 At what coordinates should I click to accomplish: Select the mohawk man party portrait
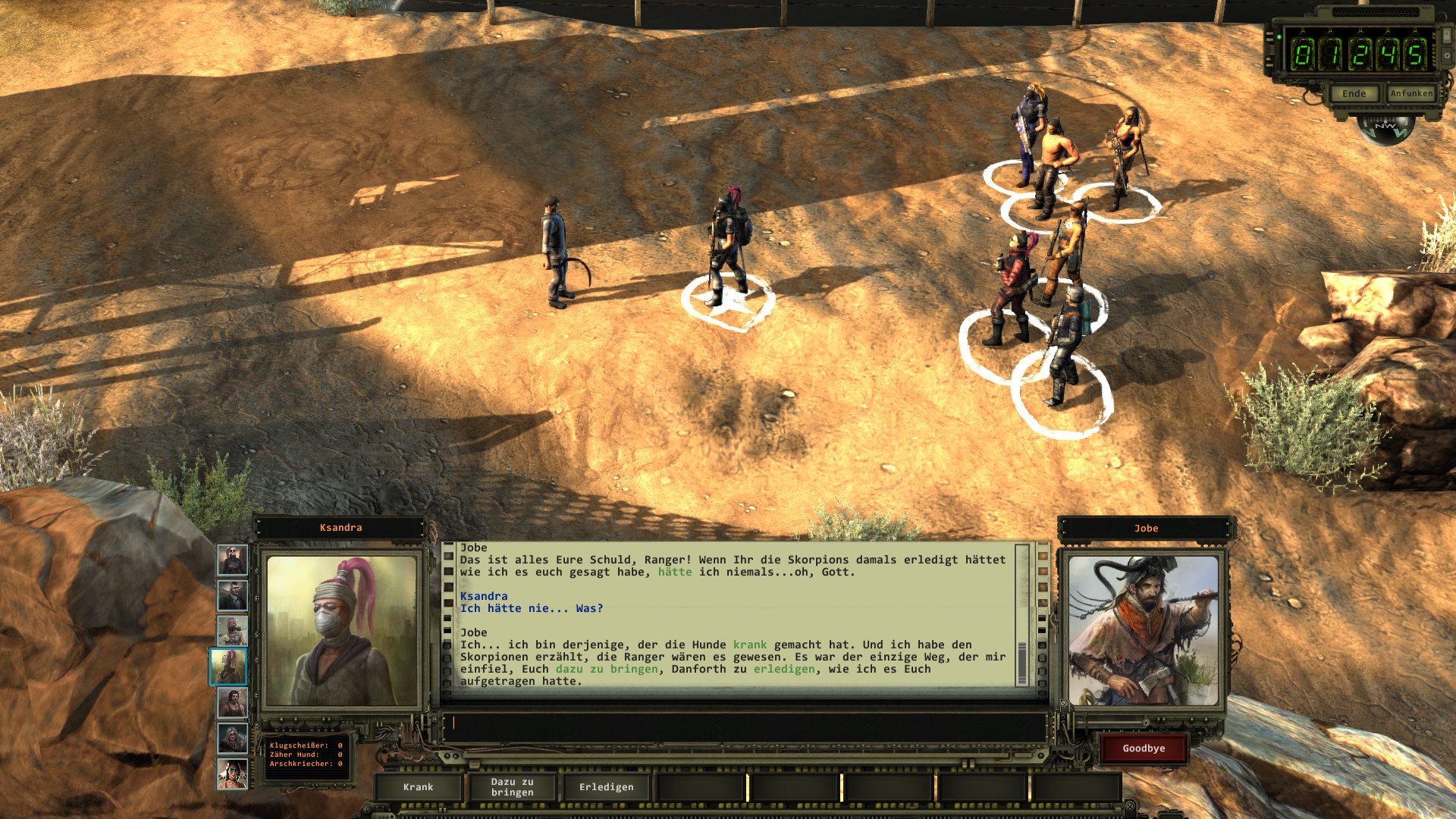click(x=232, y=596)
